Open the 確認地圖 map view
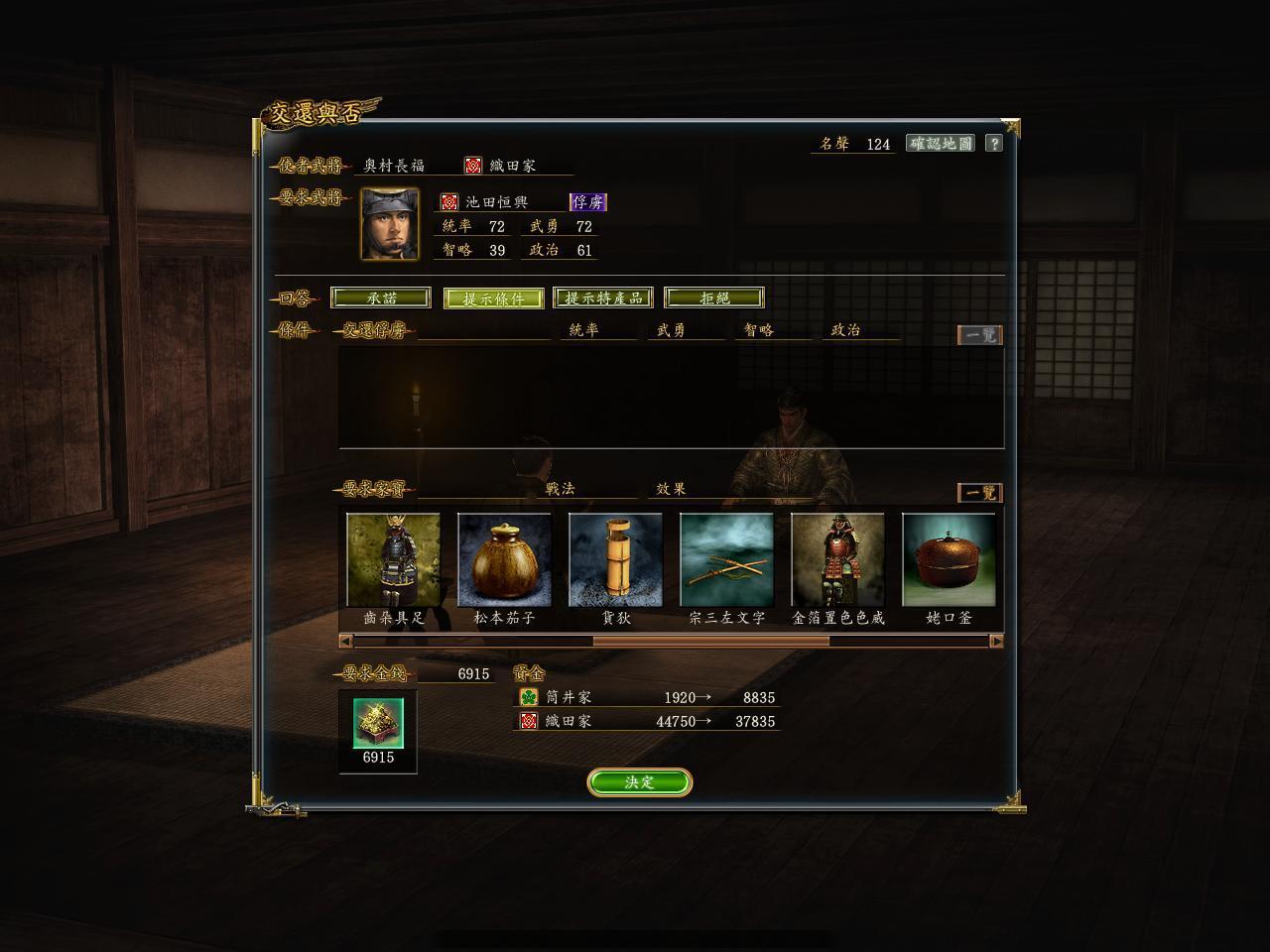Image resolution: width=1270 pixels, height=952 pixels. [x=940, y=144]
